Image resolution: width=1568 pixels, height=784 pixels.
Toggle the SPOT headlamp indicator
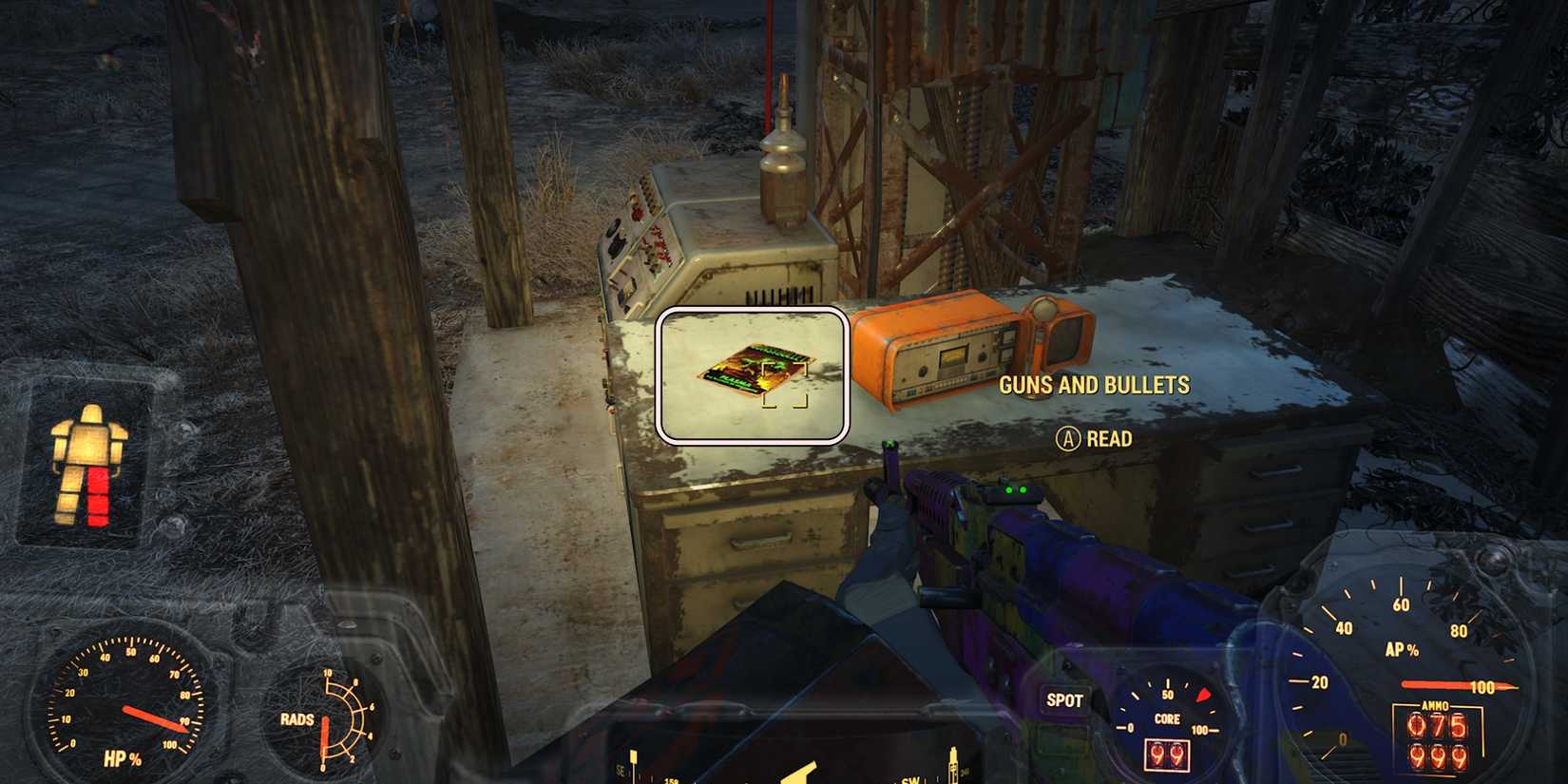[x=1064, y=700]
